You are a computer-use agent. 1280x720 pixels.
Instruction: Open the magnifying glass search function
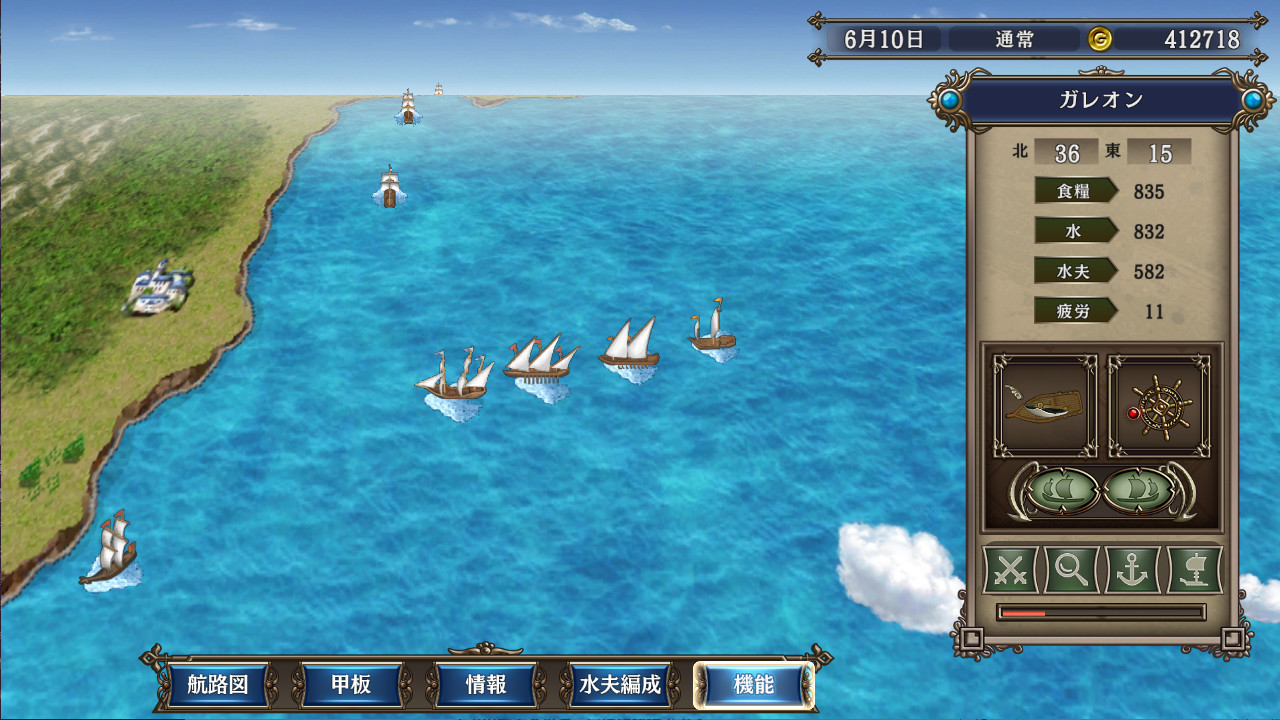[1071, 571]
